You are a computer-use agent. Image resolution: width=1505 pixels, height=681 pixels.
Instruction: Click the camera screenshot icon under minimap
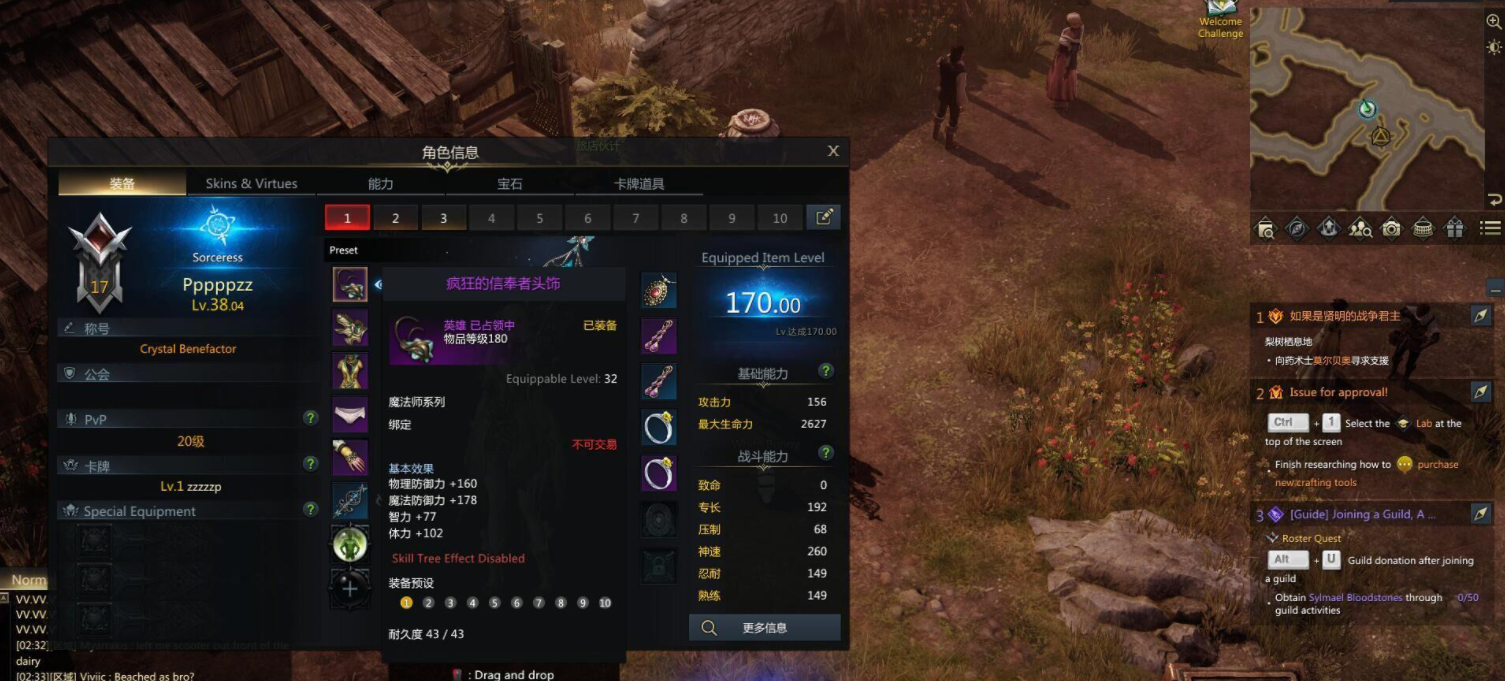click(1391, 228)
